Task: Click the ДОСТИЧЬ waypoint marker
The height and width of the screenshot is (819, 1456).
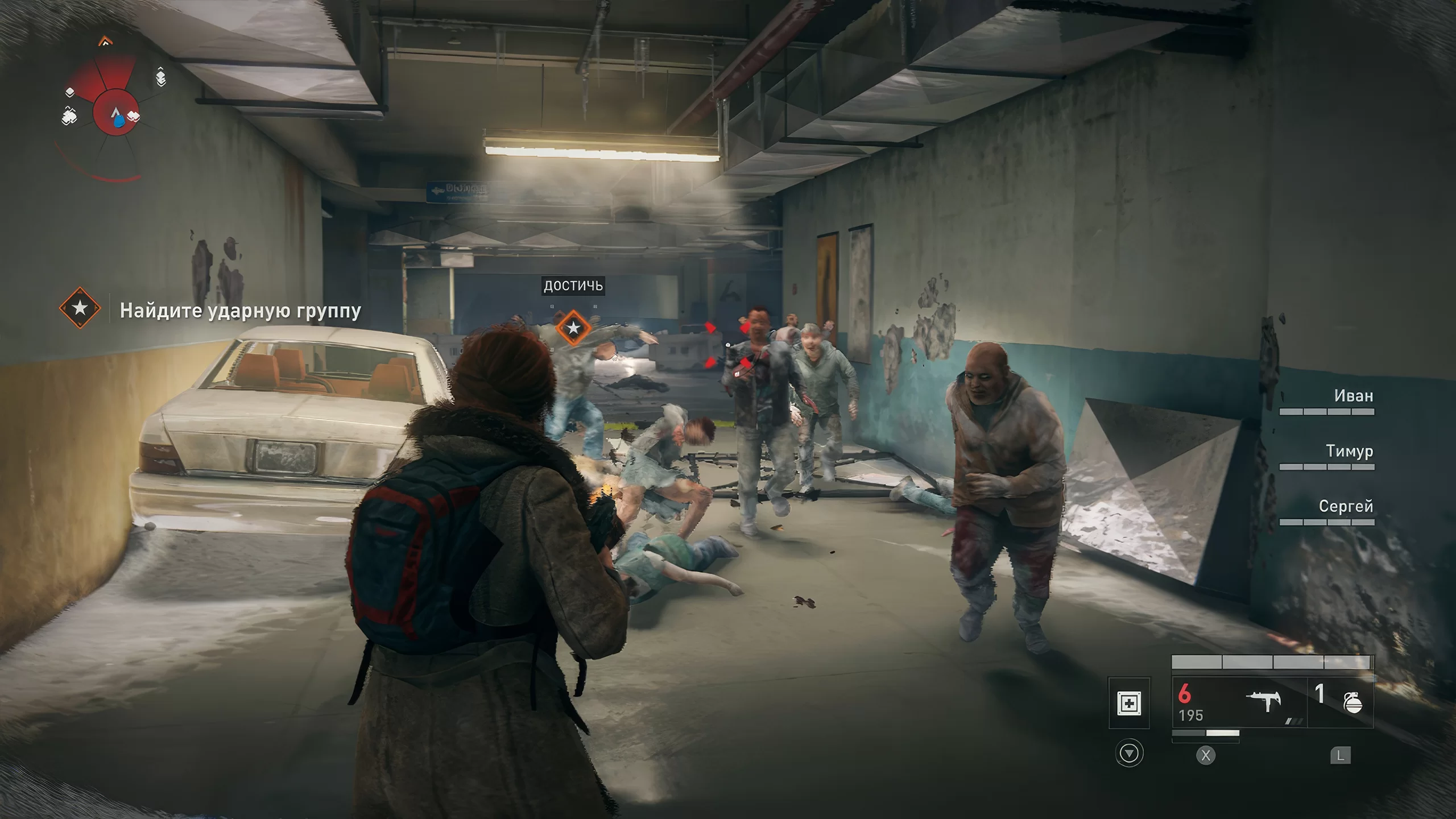Action: 573,328
